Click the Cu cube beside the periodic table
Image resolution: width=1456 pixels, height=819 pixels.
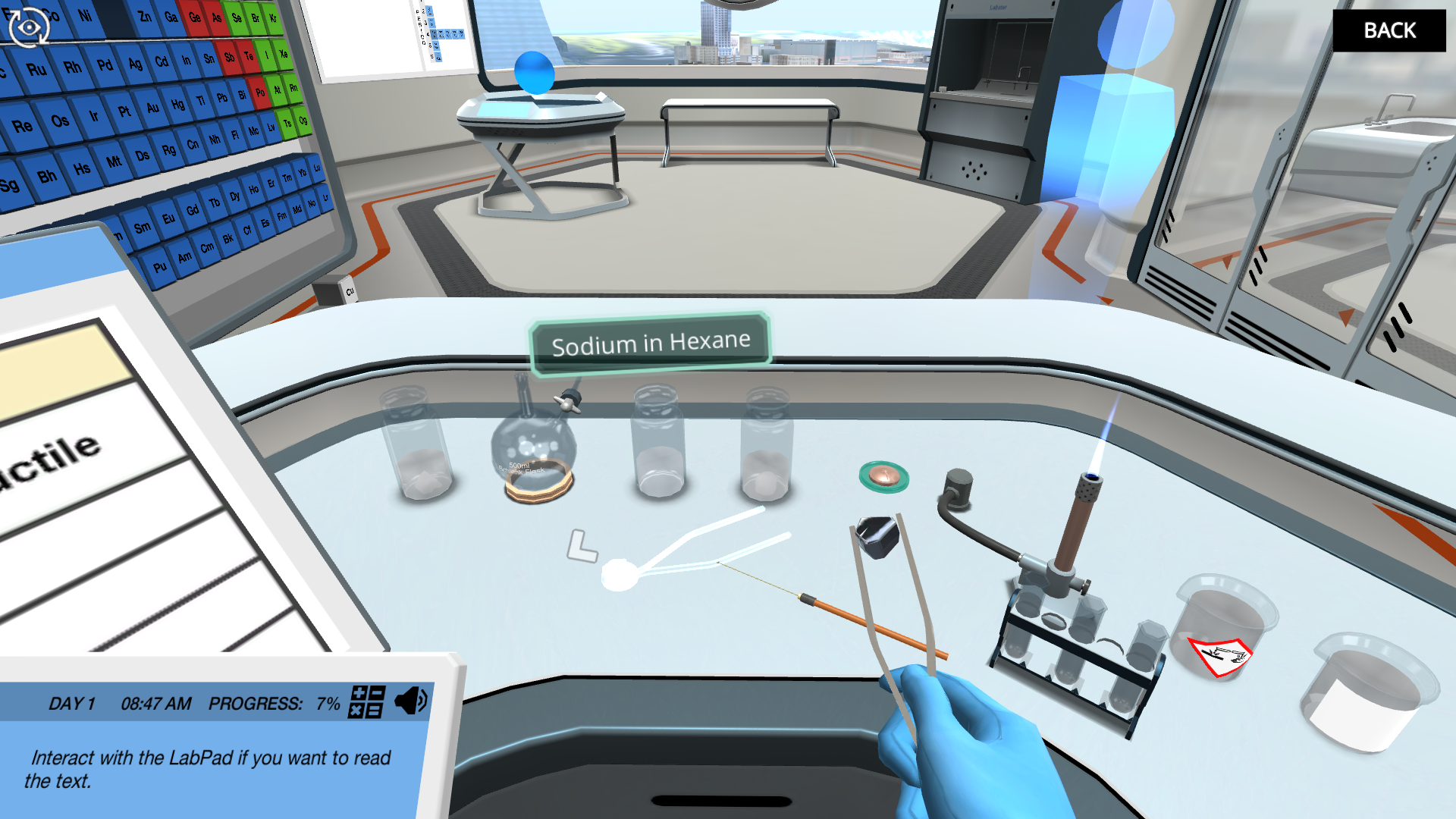(x=349, y=288)
